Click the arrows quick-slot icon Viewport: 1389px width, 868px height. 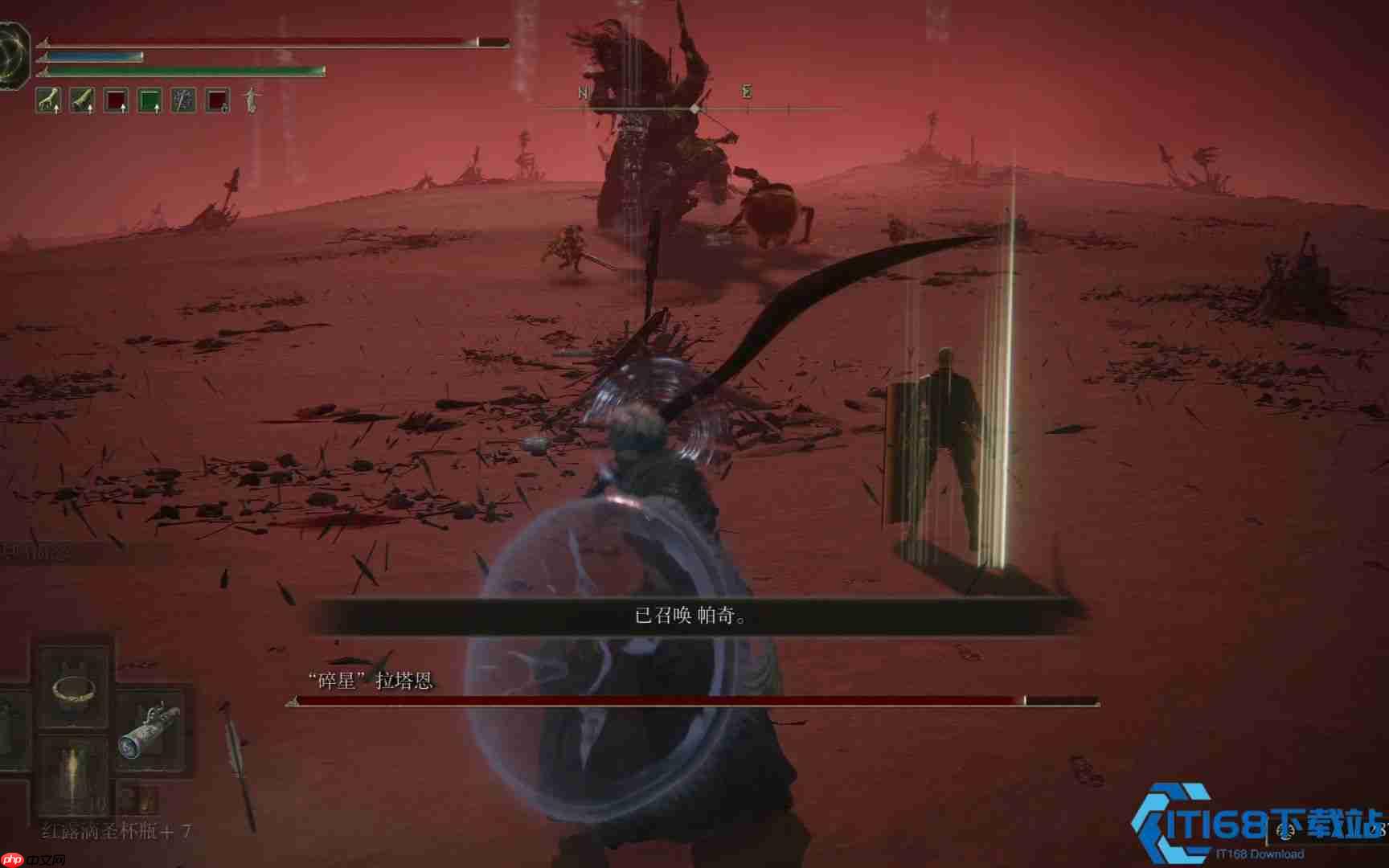[x=183, y=100]
